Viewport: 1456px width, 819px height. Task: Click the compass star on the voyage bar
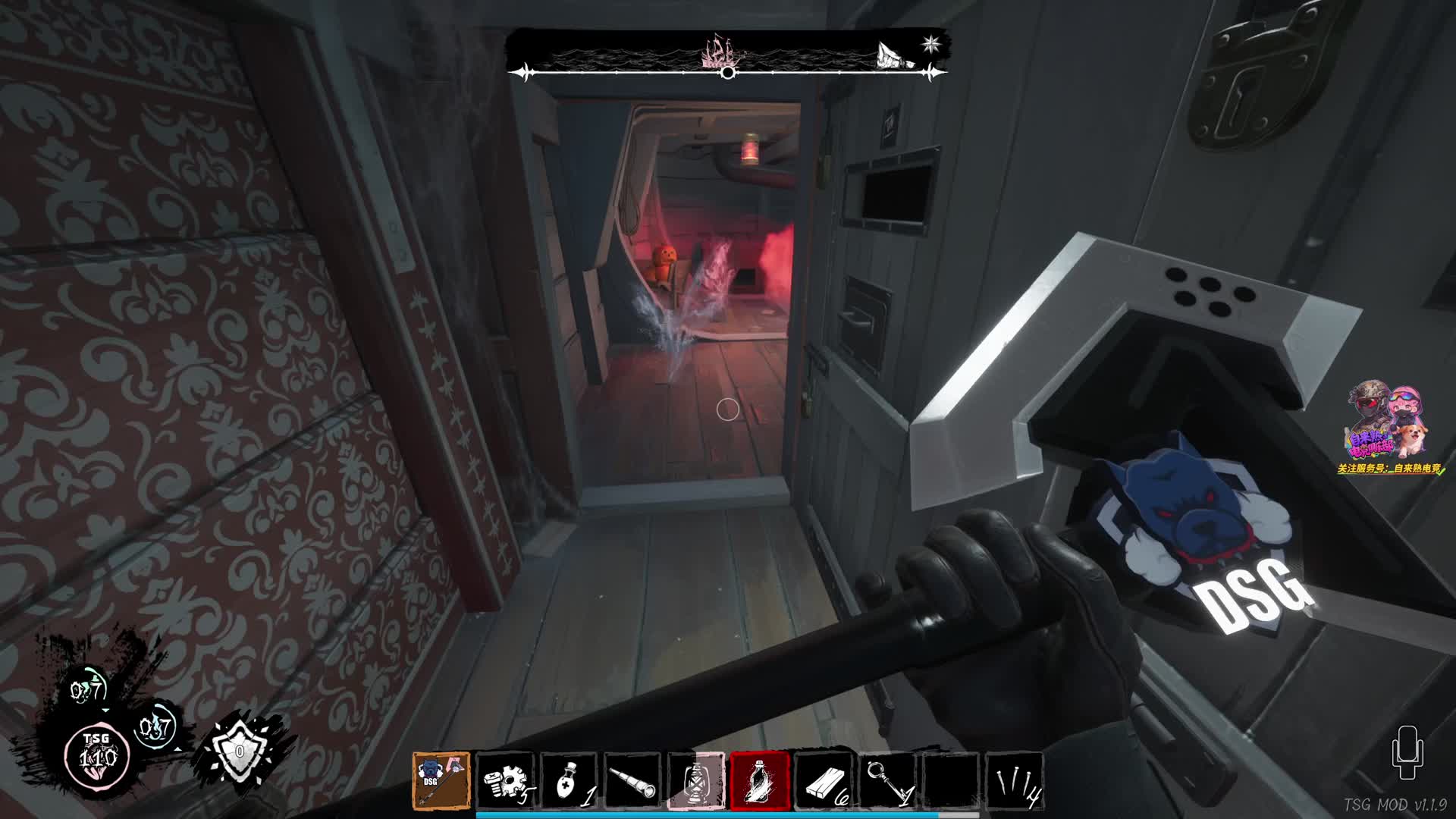click(931, 44)
